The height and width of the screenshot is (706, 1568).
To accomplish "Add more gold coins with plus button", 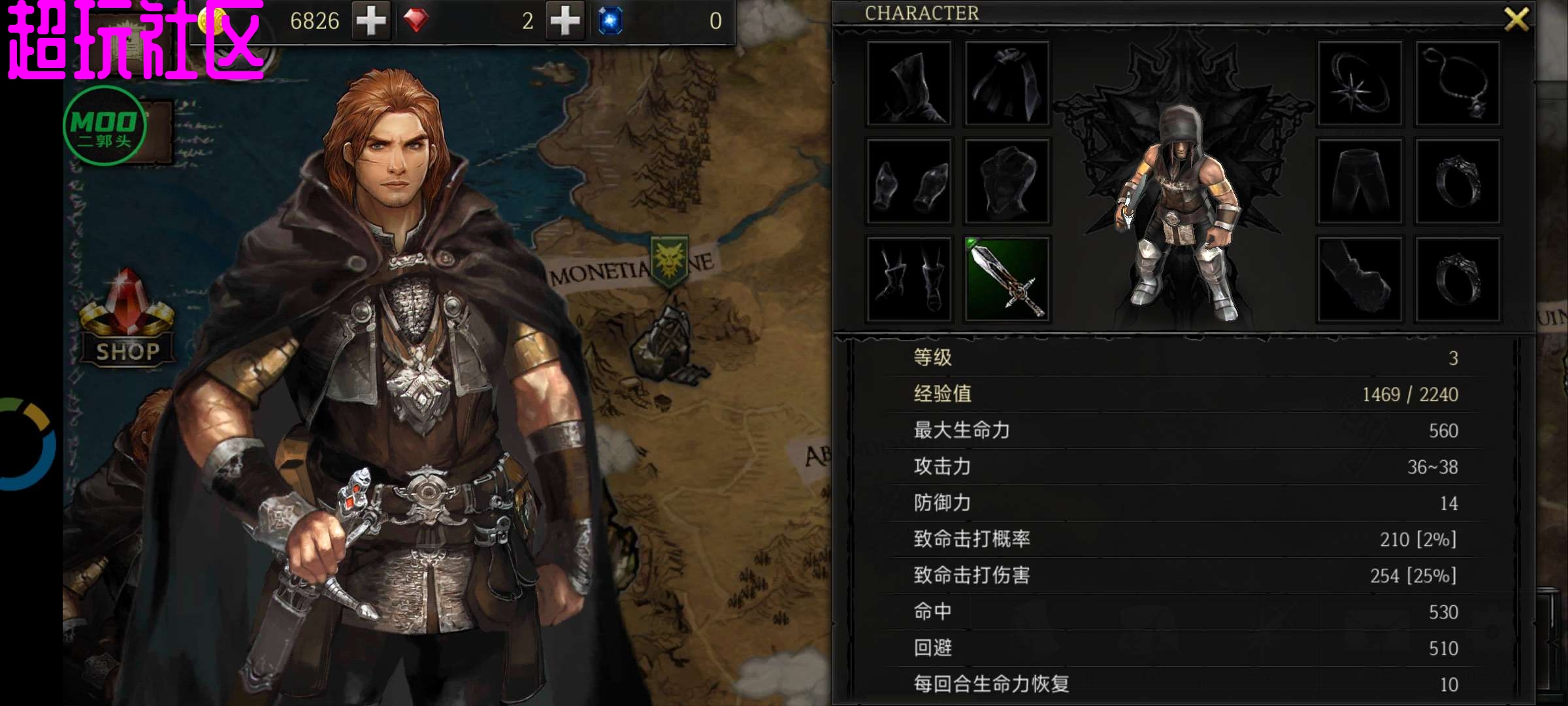I will tap(371, 21).
